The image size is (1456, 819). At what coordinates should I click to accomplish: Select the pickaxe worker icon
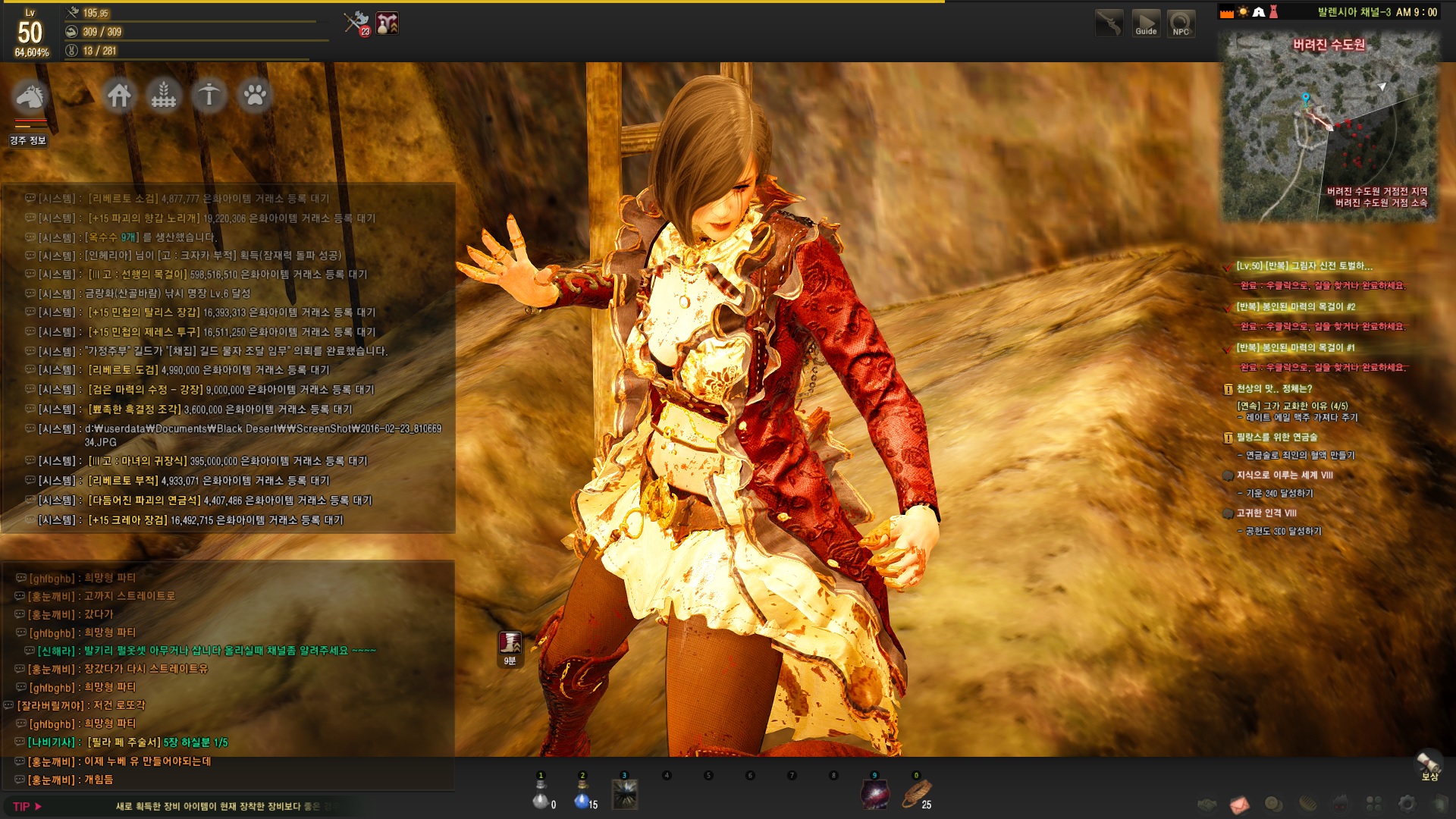[x=209, y=96]
